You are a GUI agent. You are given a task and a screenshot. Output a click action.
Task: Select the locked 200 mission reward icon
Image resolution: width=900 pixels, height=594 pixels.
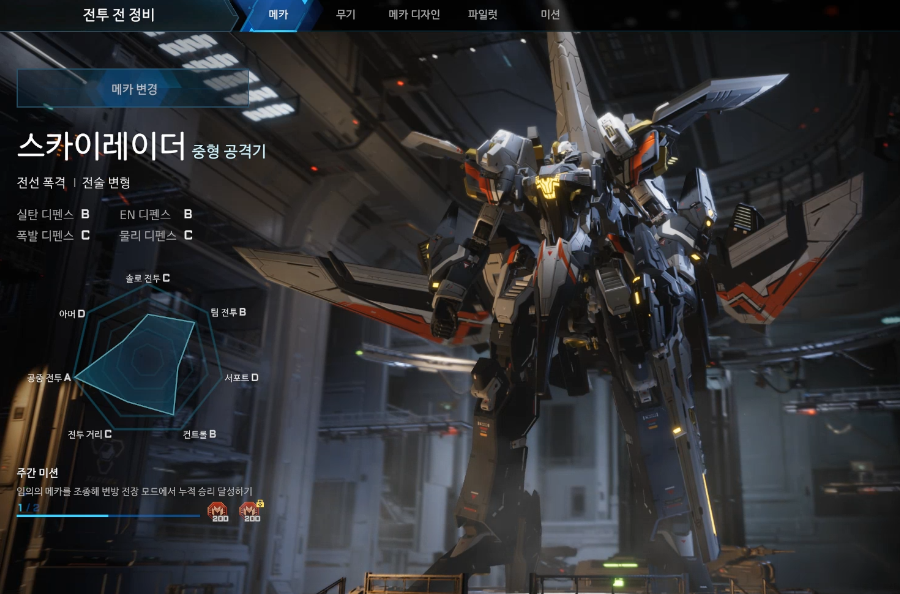coord(250,511)
